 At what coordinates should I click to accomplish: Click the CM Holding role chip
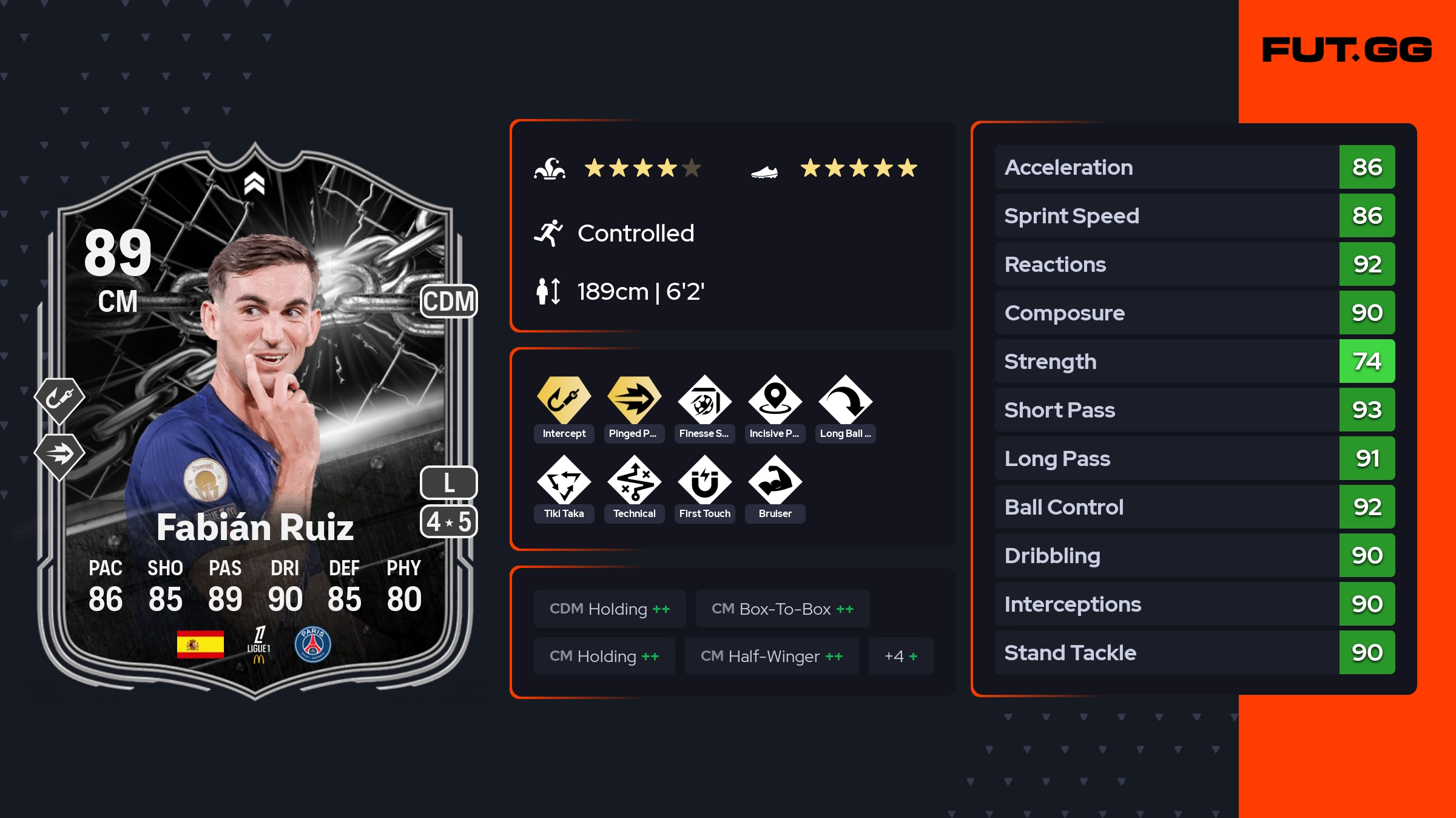(604, 656)
